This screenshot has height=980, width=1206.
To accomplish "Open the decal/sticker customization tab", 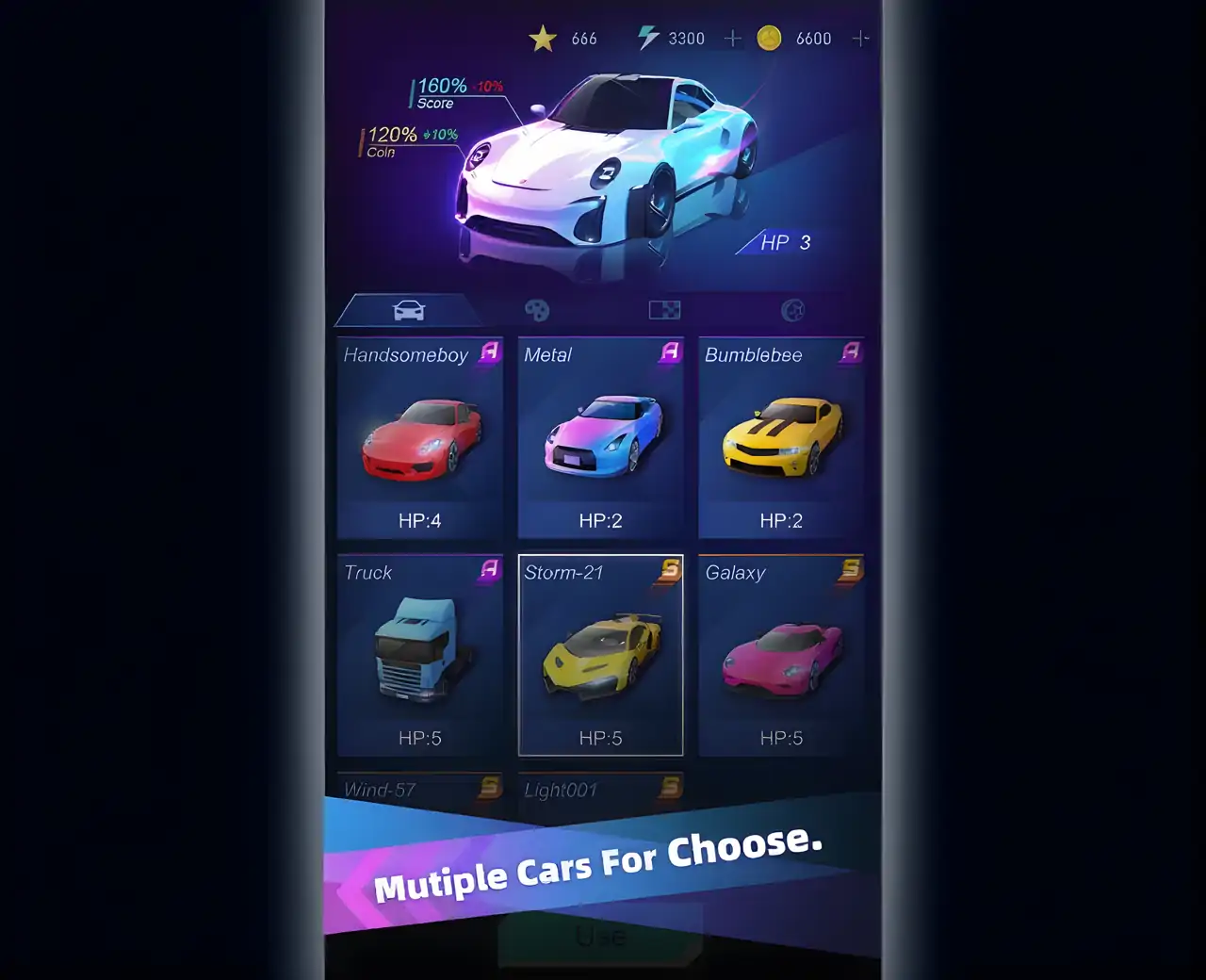I will point(663,309).
